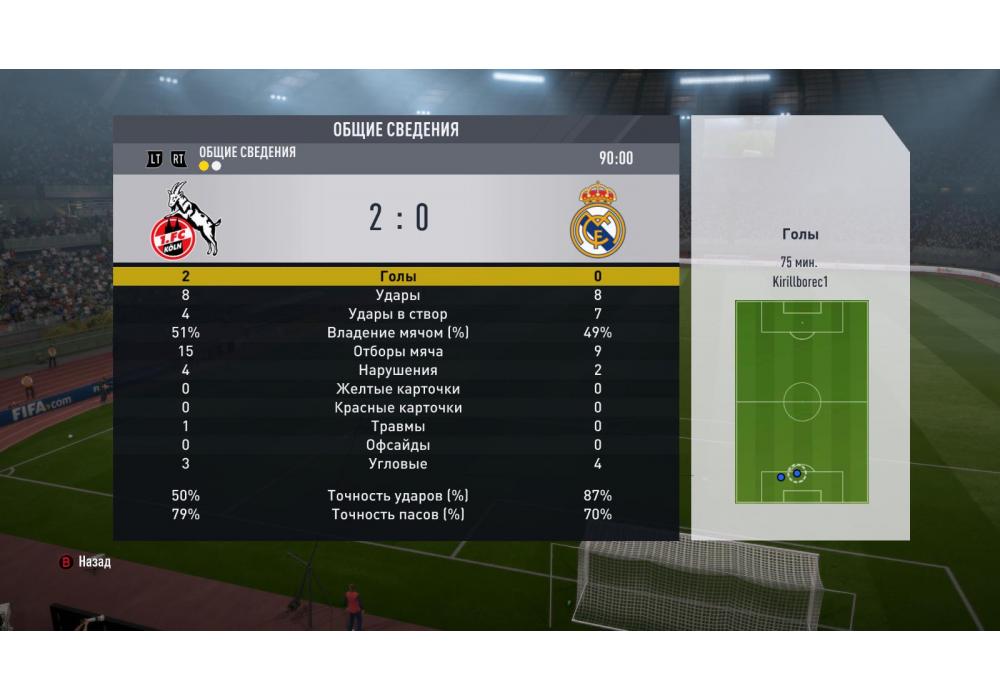This screenshot has height=700, width=1000.
Task: Highlight the Травмы stats row
Action: [397, 427]
